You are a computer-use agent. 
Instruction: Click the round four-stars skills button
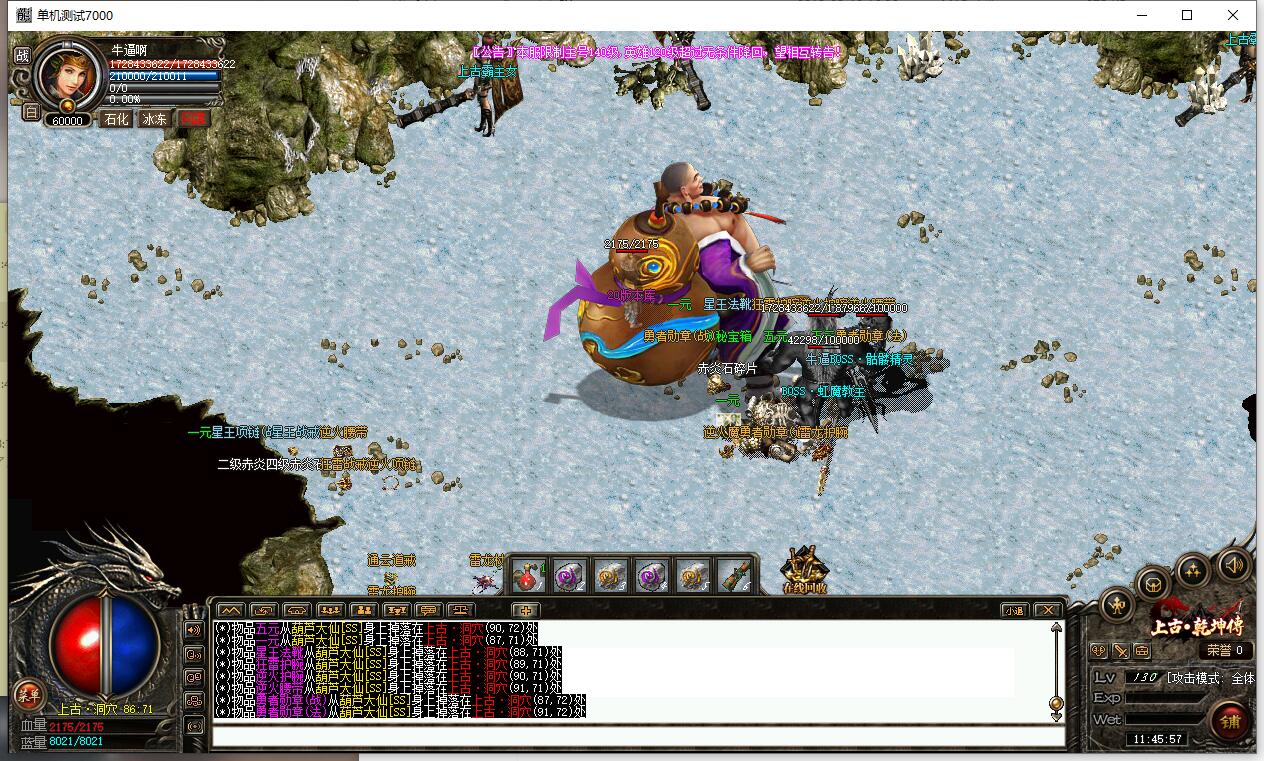coord(1193,571)
